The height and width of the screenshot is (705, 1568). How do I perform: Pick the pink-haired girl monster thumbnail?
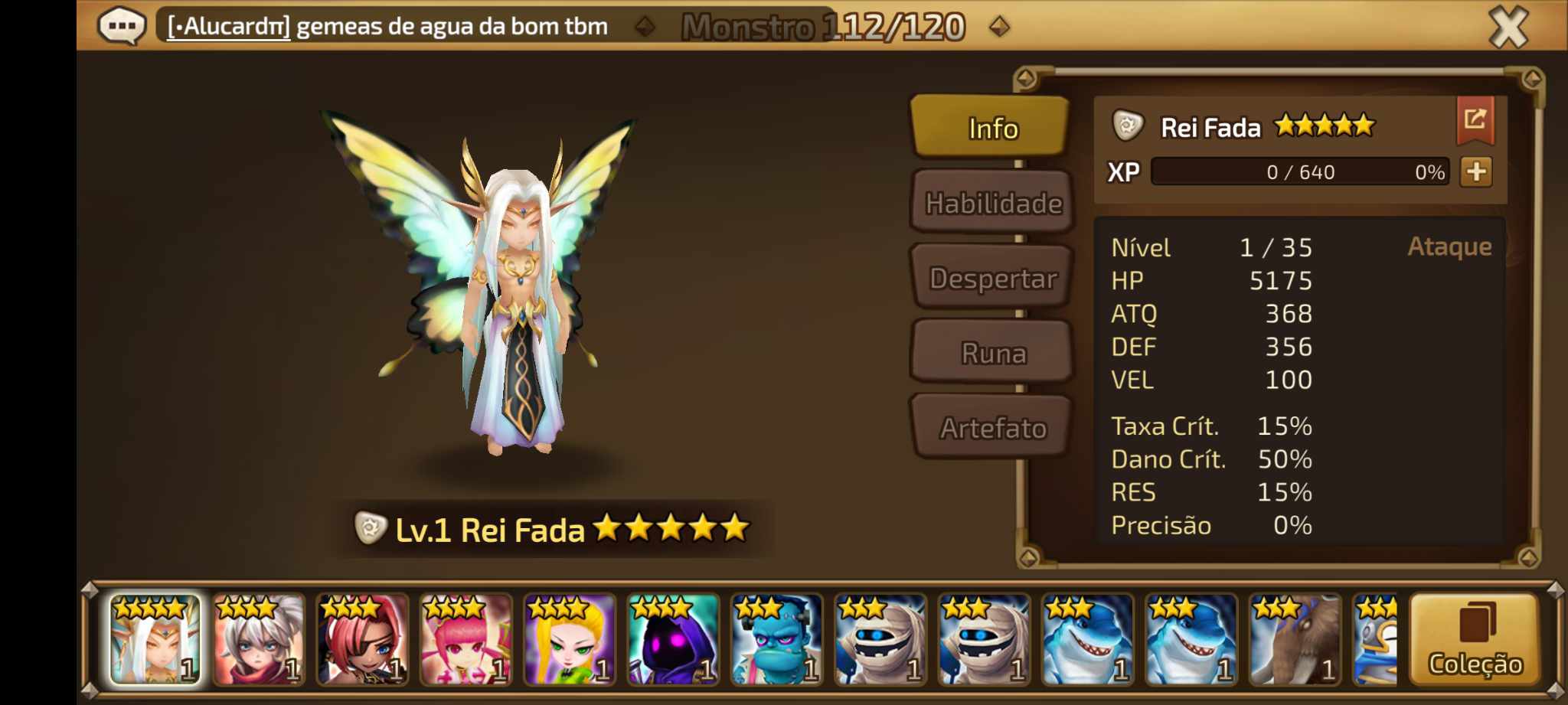[465, 640]
